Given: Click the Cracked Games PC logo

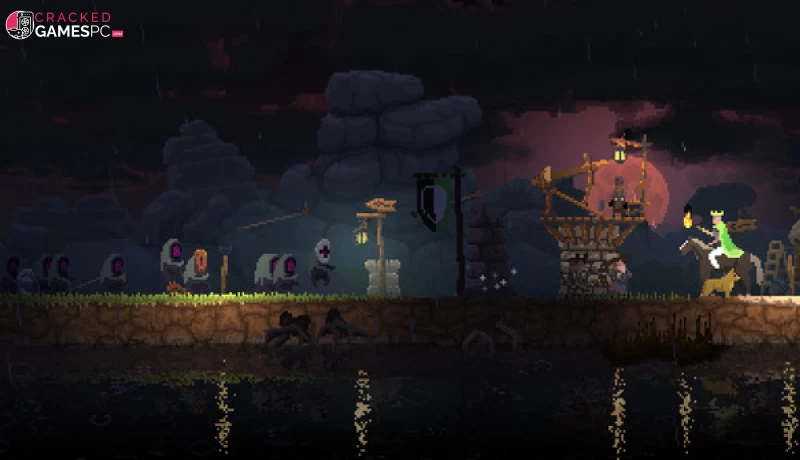Looking at the screenshot, I should click(62, 25).
